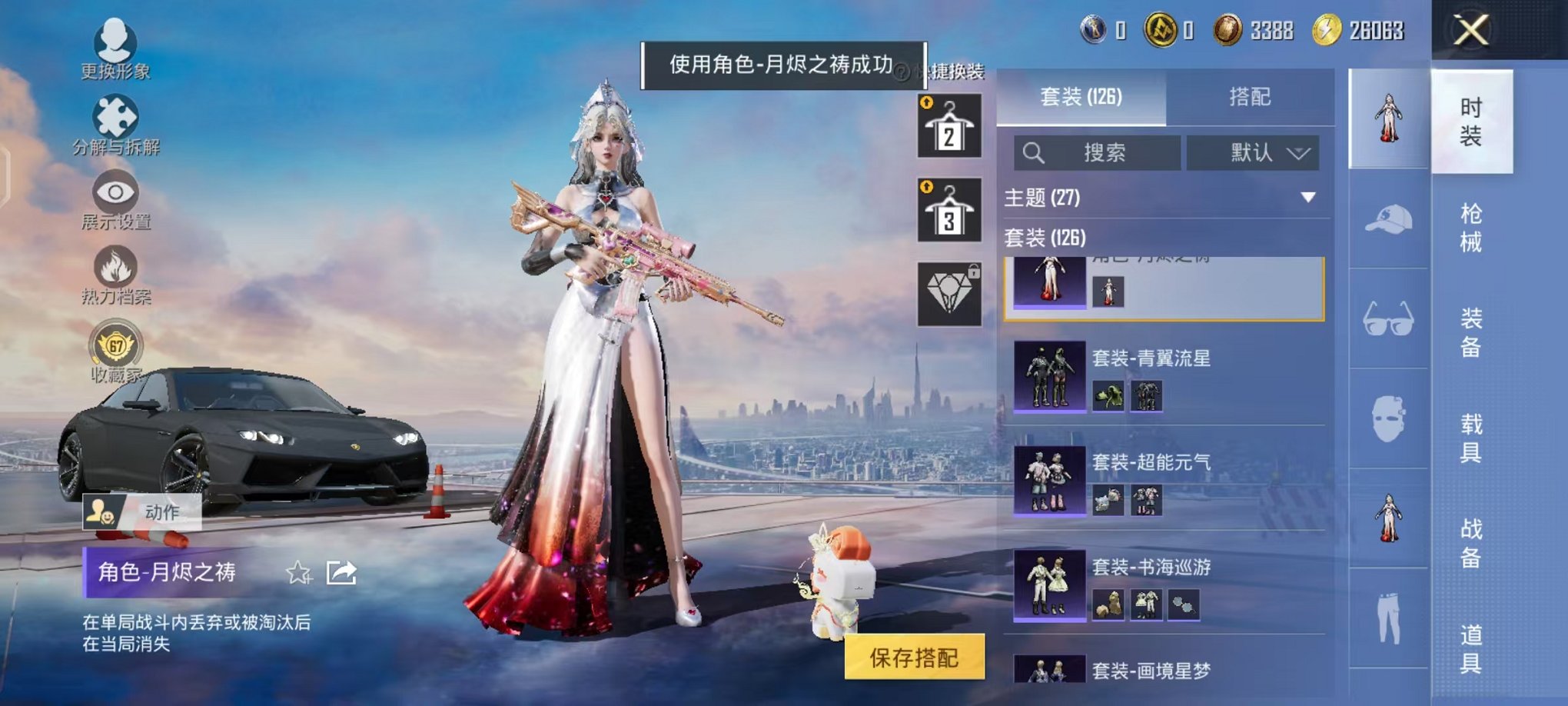Select quick outfit hanger slot 2

pos(952,123)
